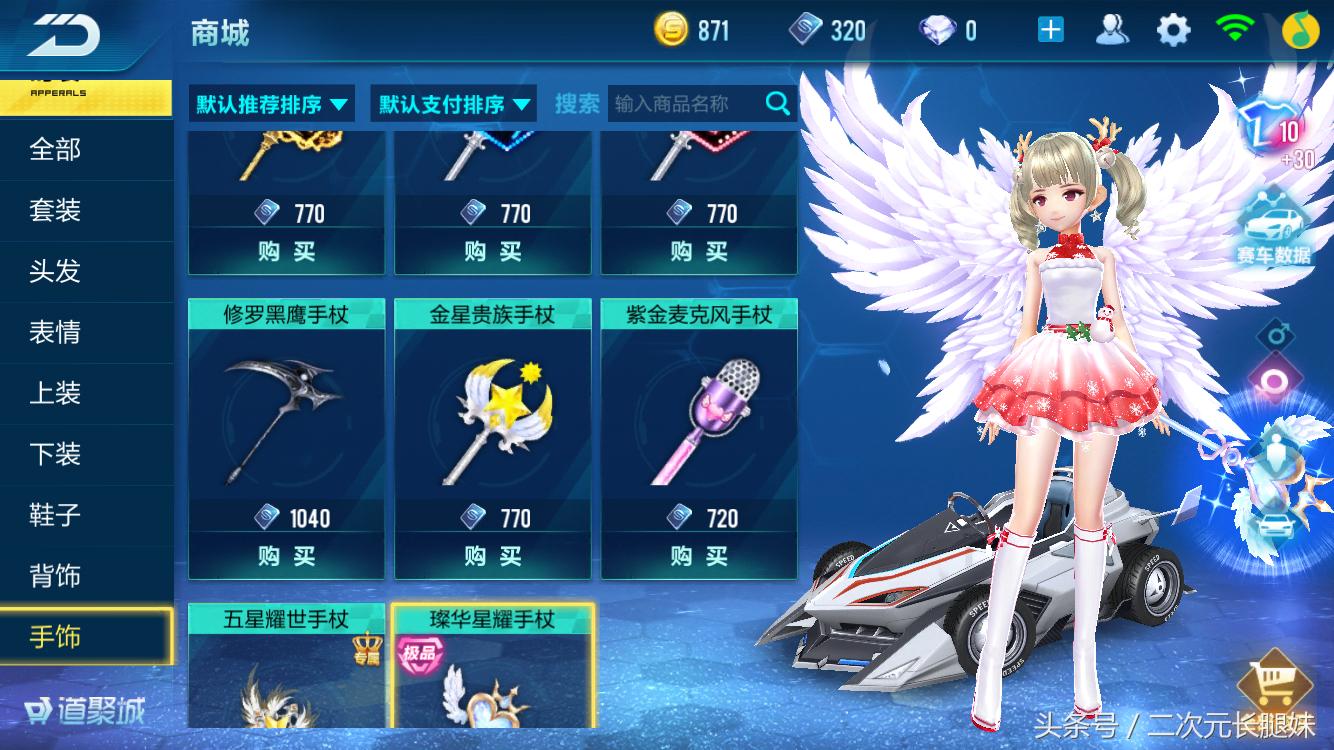The height and width of the screenshot is (750, 1334).
Task: Tap the magnifying glass search icon
Action: coord(778,103)
